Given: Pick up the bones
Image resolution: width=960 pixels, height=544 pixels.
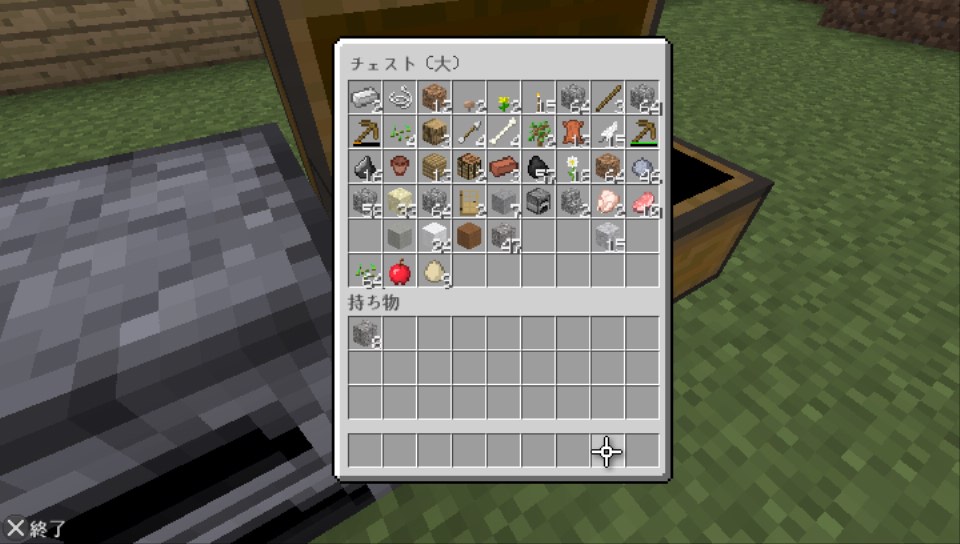Looking at the screenshot, I should [503, 132].
